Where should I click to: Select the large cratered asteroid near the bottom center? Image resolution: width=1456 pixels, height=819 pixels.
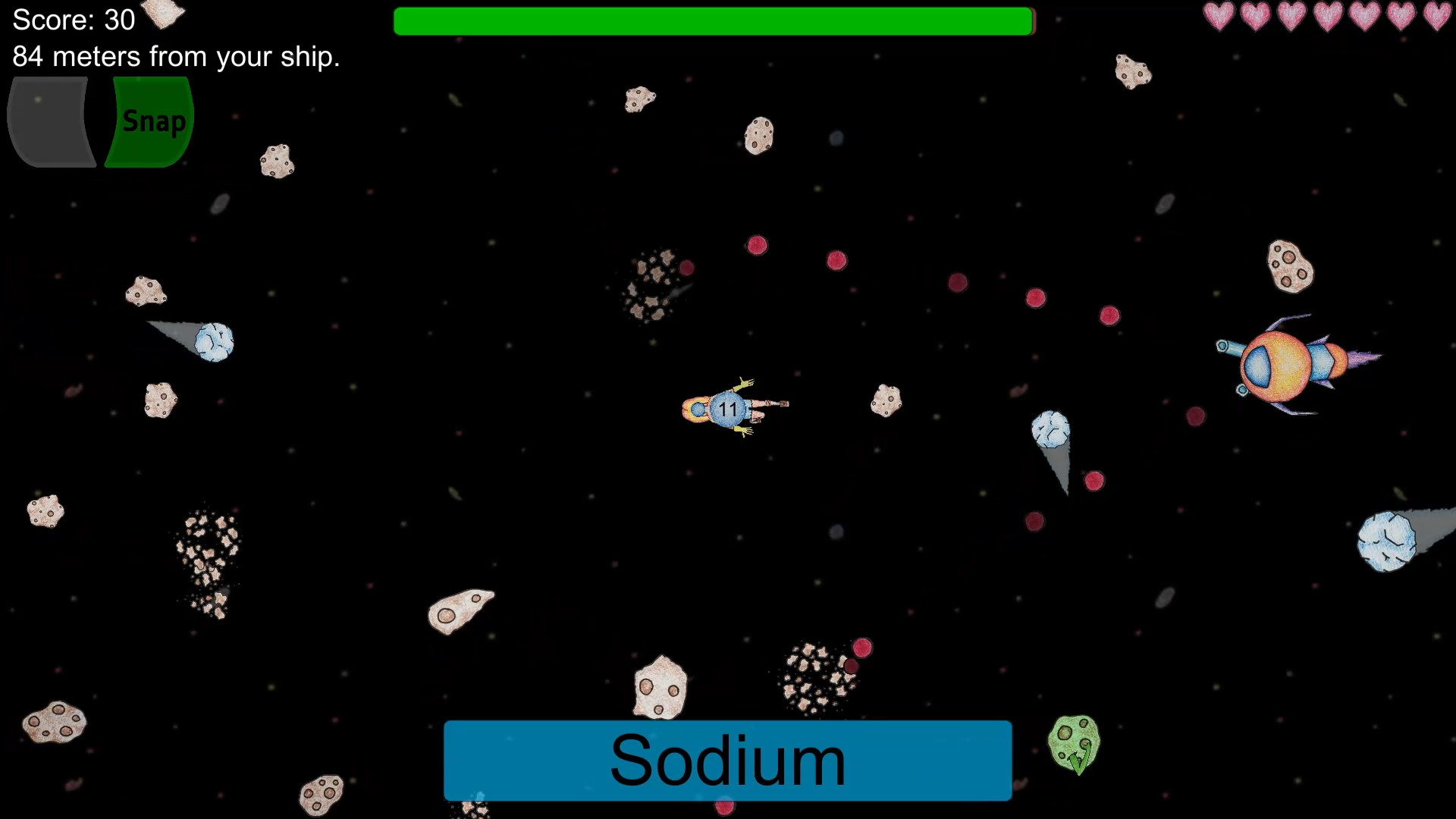point(659,688)
